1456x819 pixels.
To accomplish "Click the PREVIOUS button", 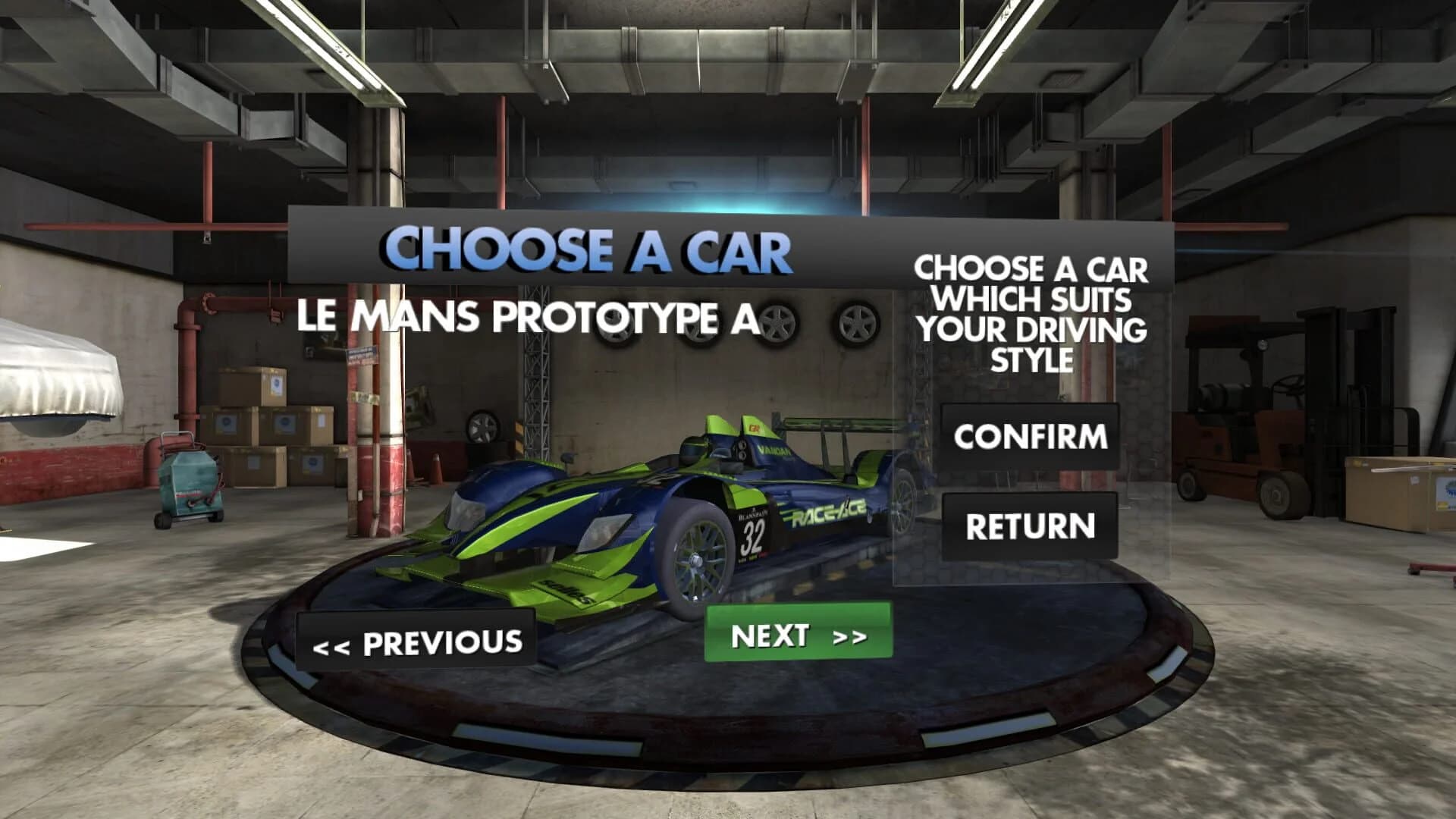I will pyautogui.click(x=416, y=641).
